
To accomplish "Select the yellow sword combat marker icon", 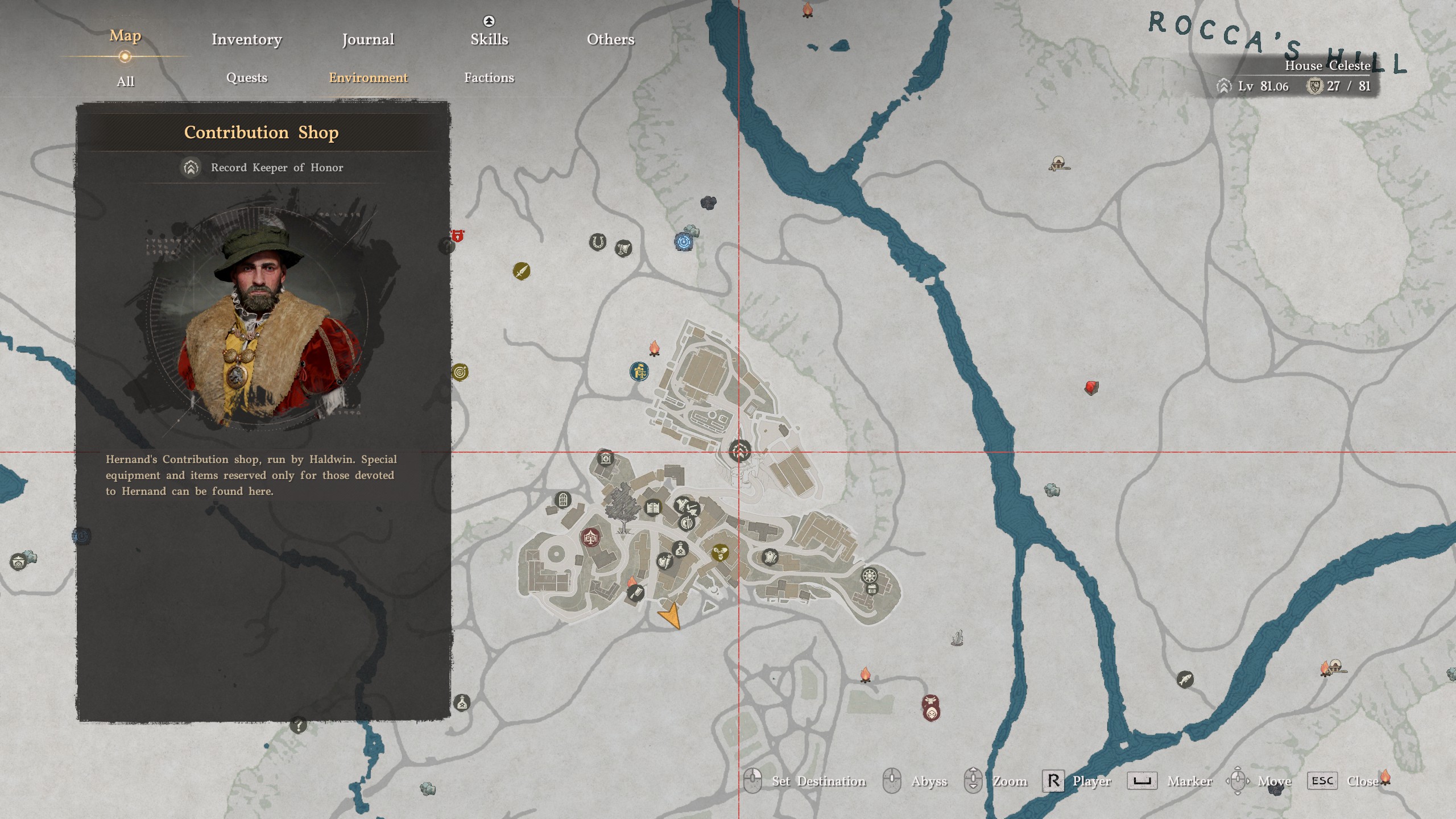I will (x=522, y=272).
